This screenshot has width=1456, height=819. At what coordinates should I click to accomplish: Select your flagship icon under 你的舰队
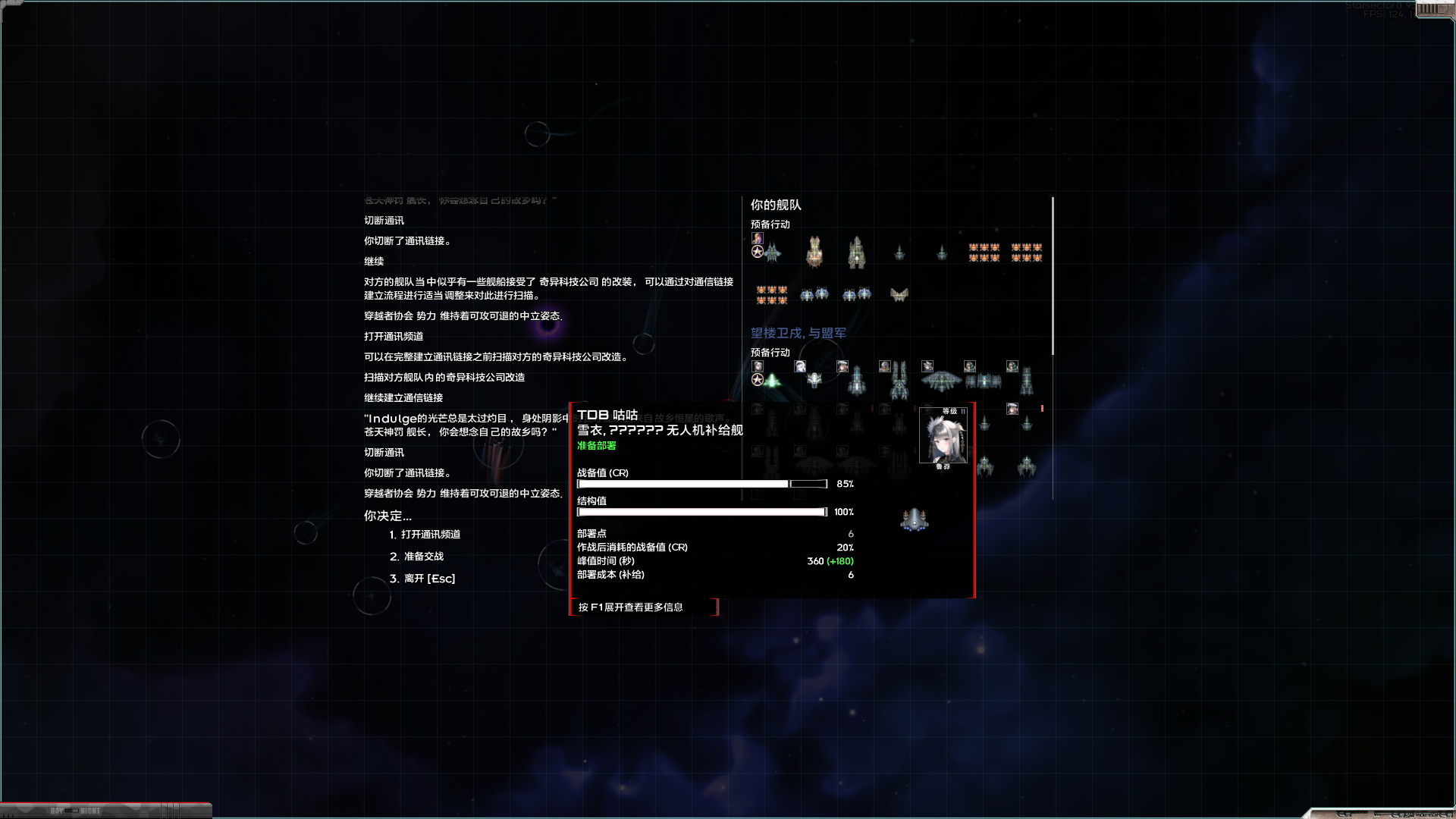[773, 252]
